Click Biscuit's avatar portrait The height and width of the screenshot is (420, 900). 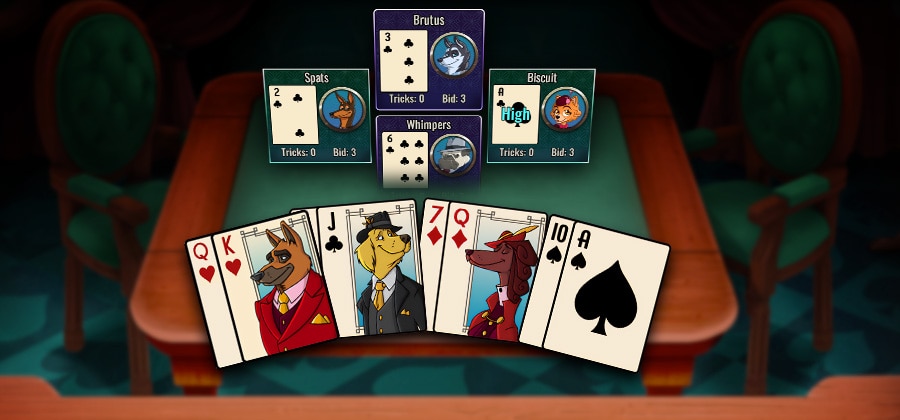tap(565, 109)
